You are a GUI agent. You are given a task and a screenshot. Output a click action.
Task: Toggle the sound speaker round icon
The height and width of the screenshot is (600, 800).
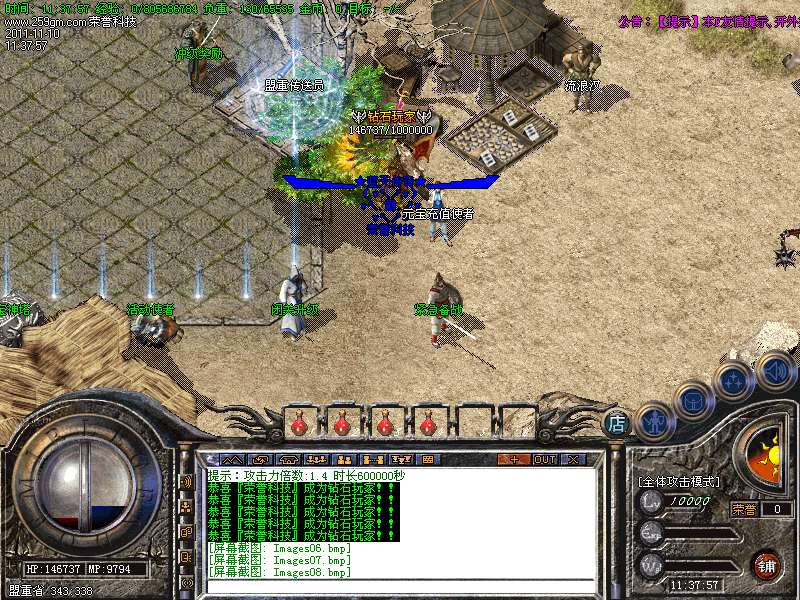click(774, 369)
